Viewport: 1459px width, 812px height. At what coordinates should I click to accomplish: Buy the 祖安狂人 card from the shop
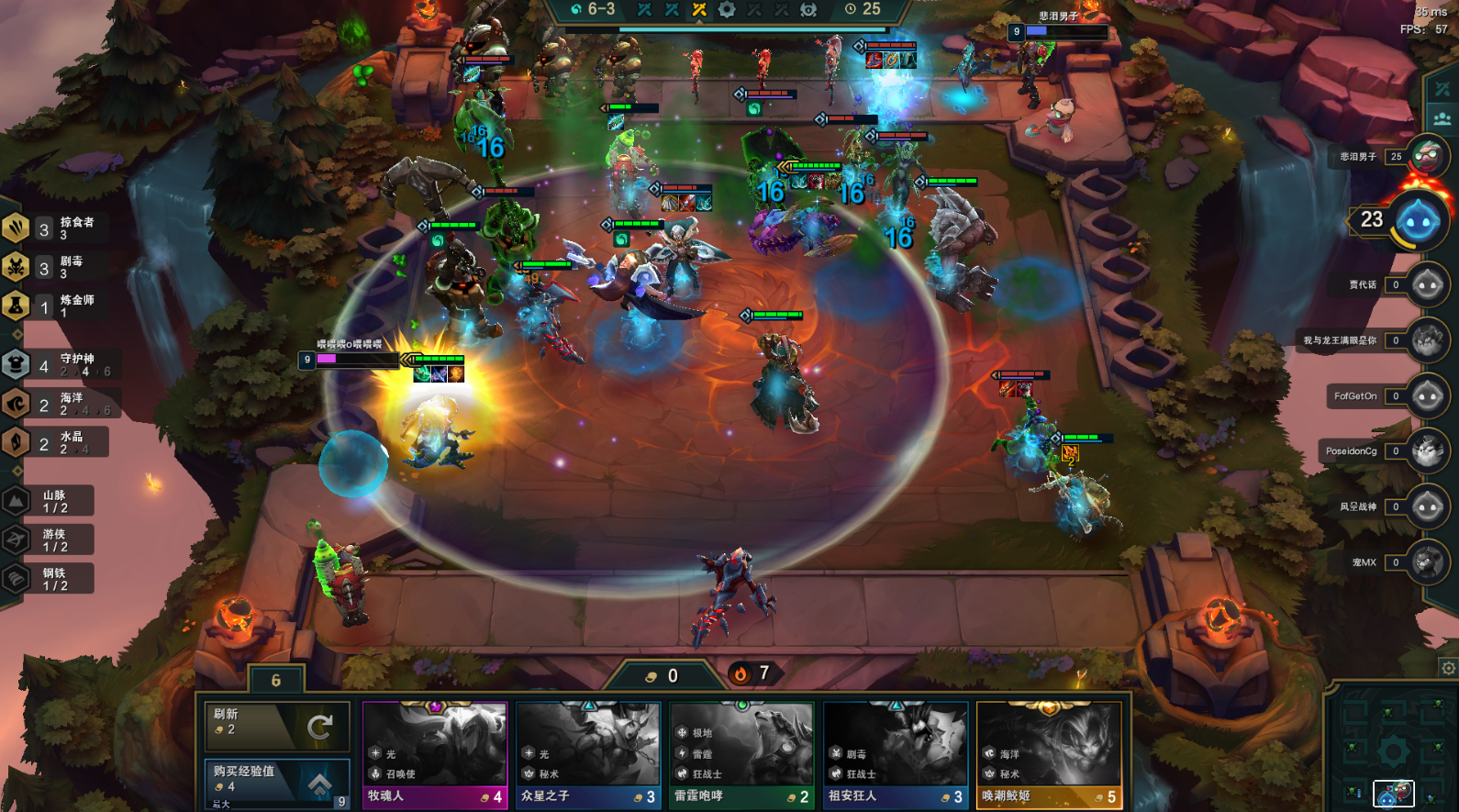pyautogui.click(x=896, y=755)
